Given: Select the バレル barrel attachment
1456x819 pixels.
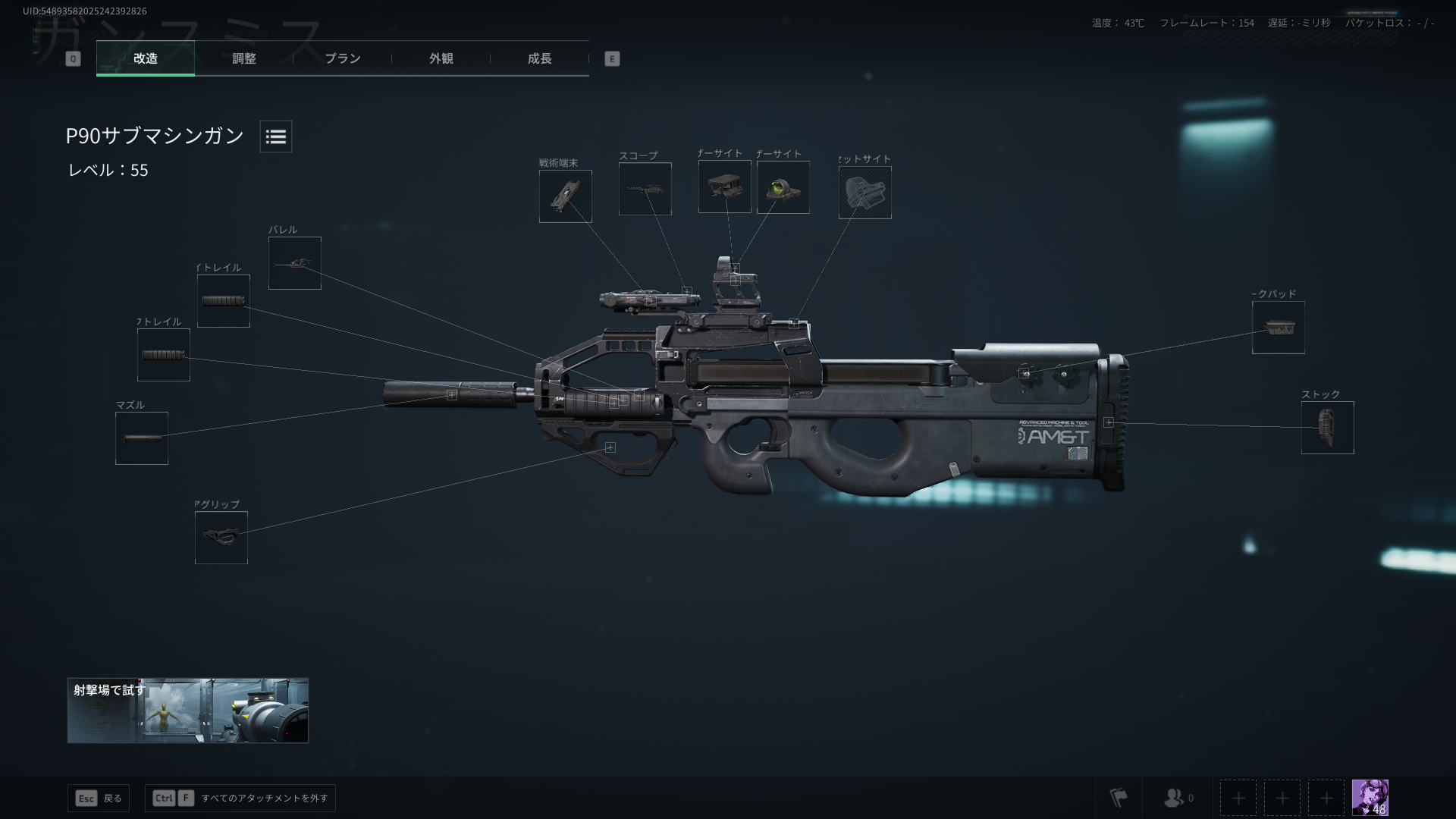Looking at the screenshot, I should pyautogui.click(x=295, y=263).
